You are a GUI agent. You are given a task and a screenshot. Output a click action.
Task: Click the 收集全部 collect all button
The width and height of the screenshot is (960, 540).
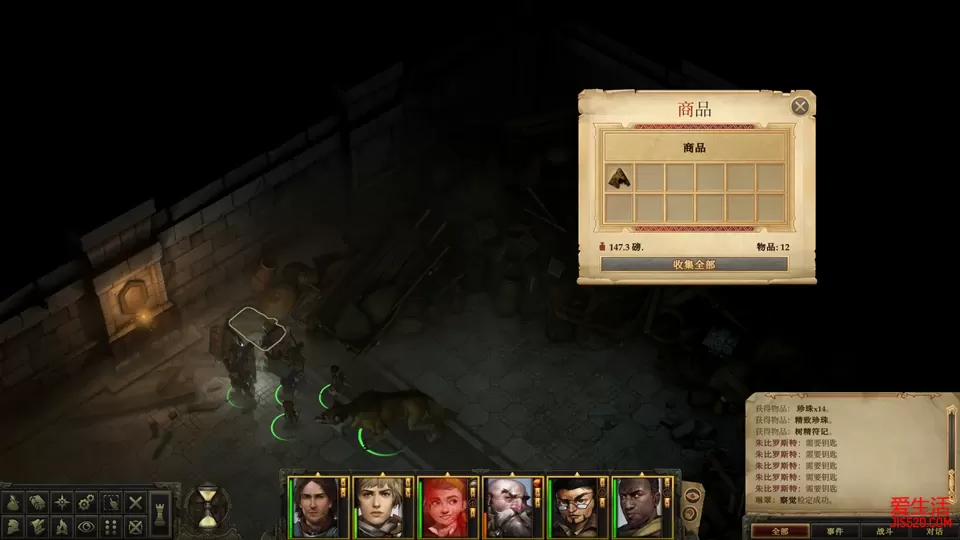pyautogui.click(x=694, y=265)
